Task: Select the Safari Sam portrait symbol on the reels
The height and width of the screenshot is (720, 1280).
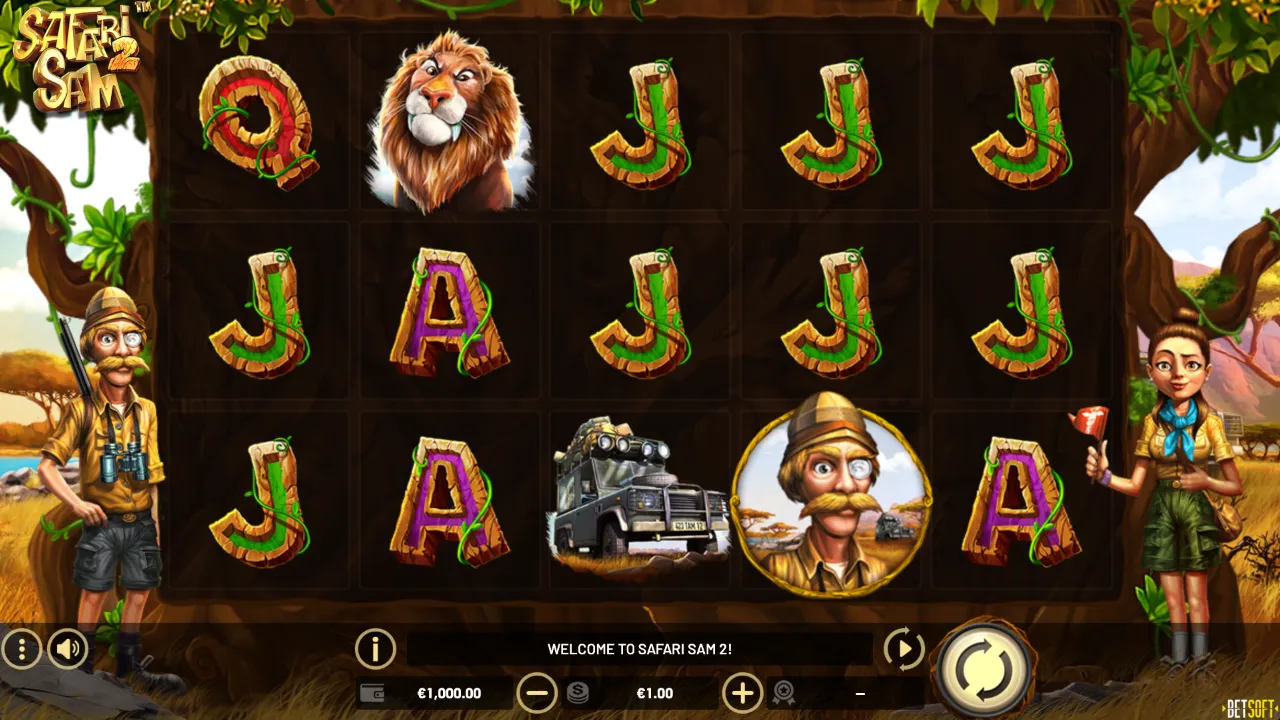Action: tap(830, 503)
